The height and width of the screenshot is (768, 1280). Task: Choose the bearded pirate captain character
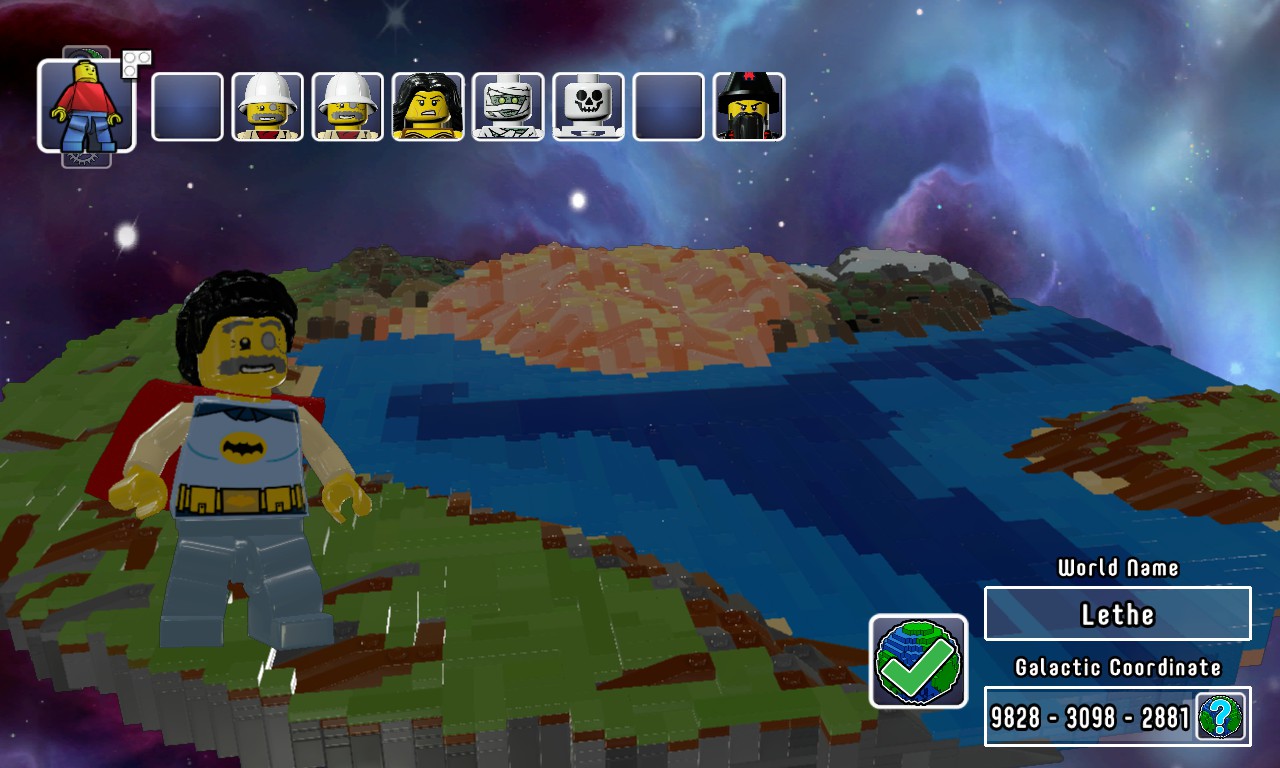click(749, 107)
